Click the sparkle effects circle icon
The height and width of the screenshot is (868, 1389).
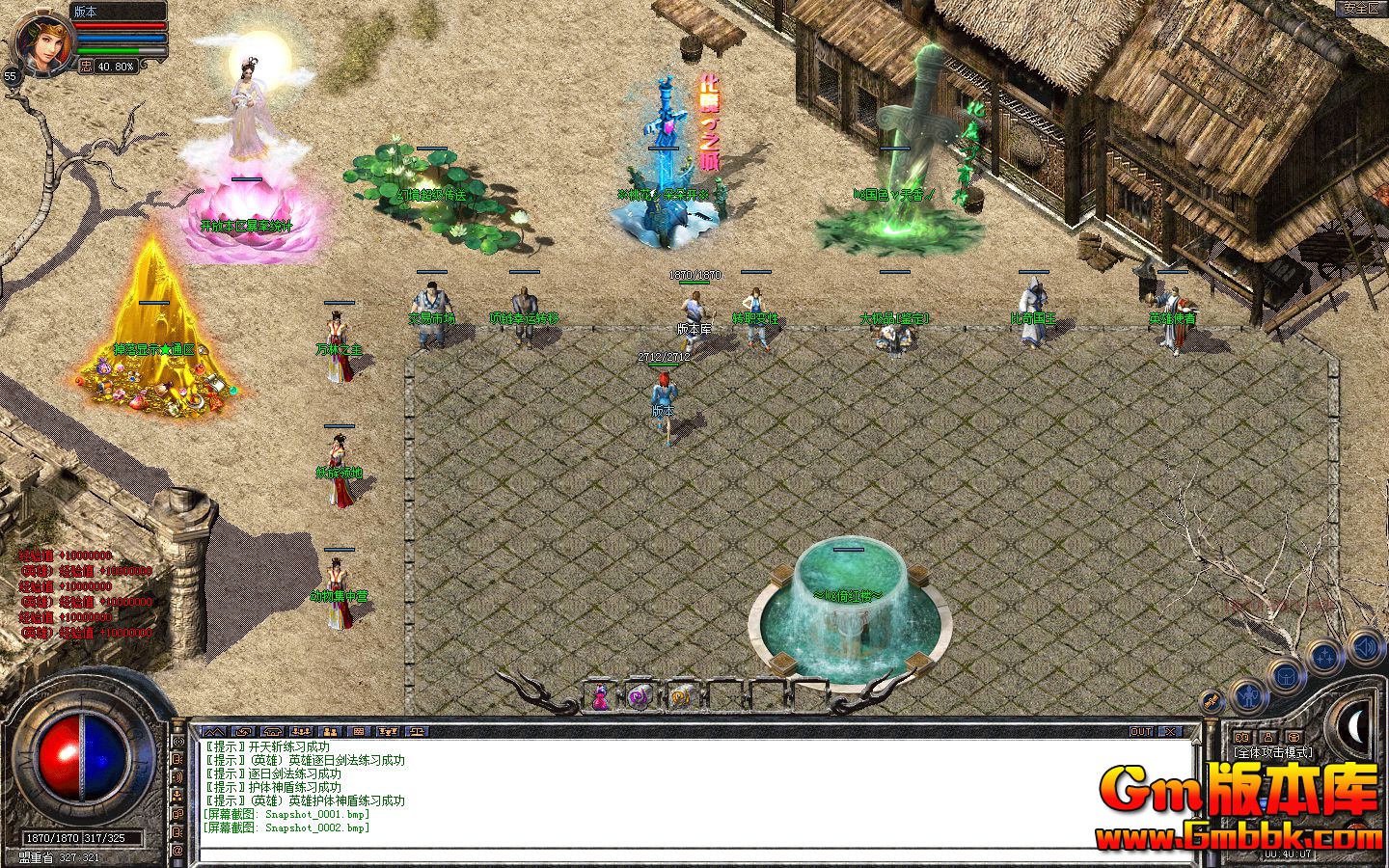point(1323,657)
